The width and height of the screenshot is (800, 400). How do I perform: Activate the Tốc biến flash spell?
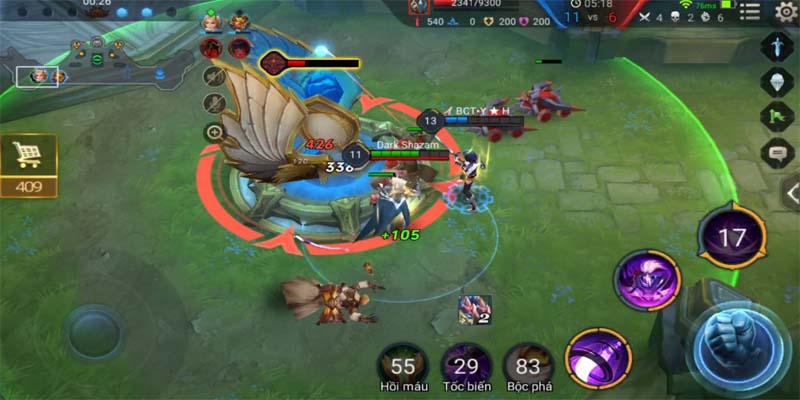(x=466, y=366)
